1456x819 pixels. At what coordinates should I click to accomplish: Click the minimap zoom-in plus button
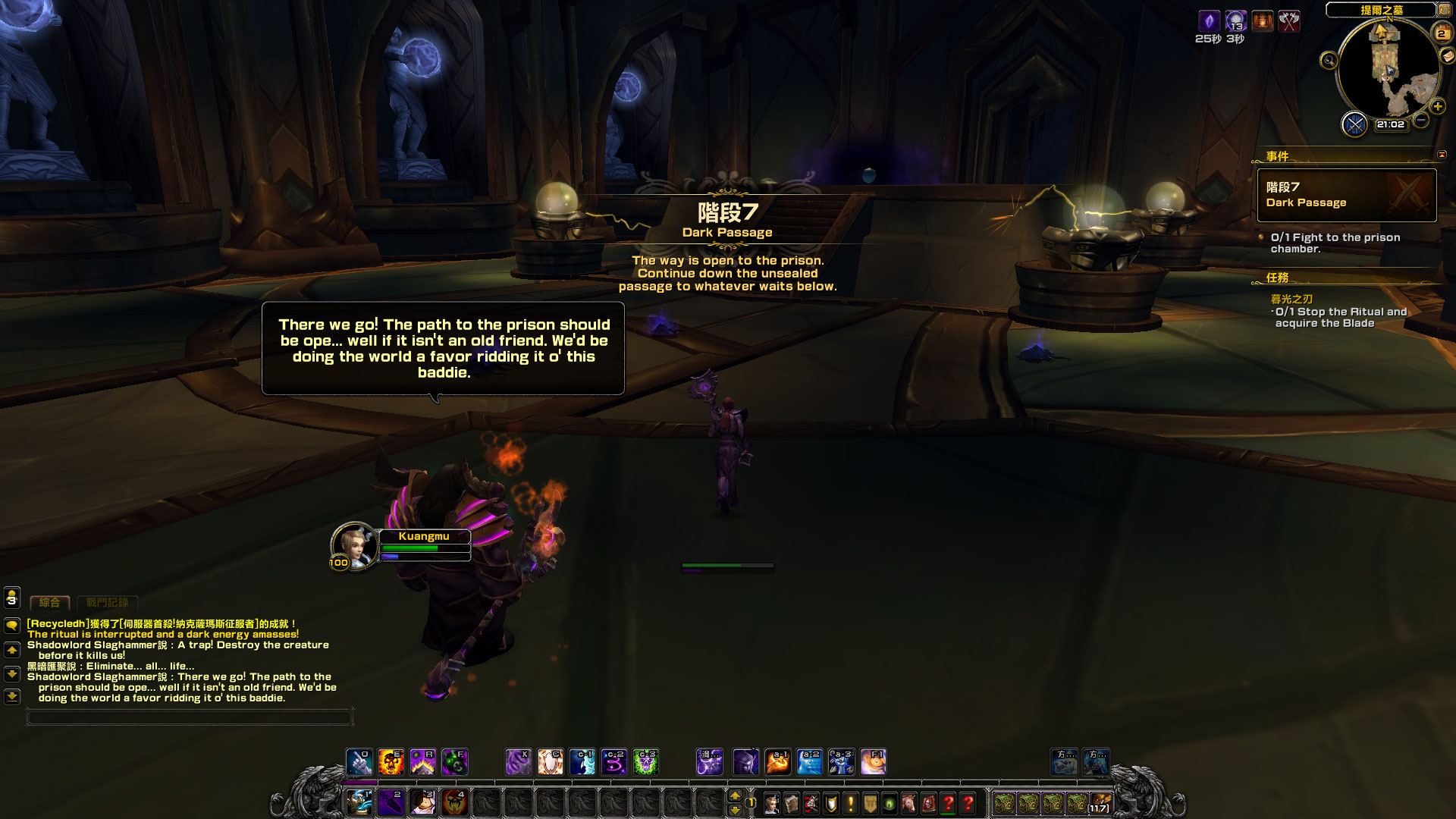pos(1437,107)
